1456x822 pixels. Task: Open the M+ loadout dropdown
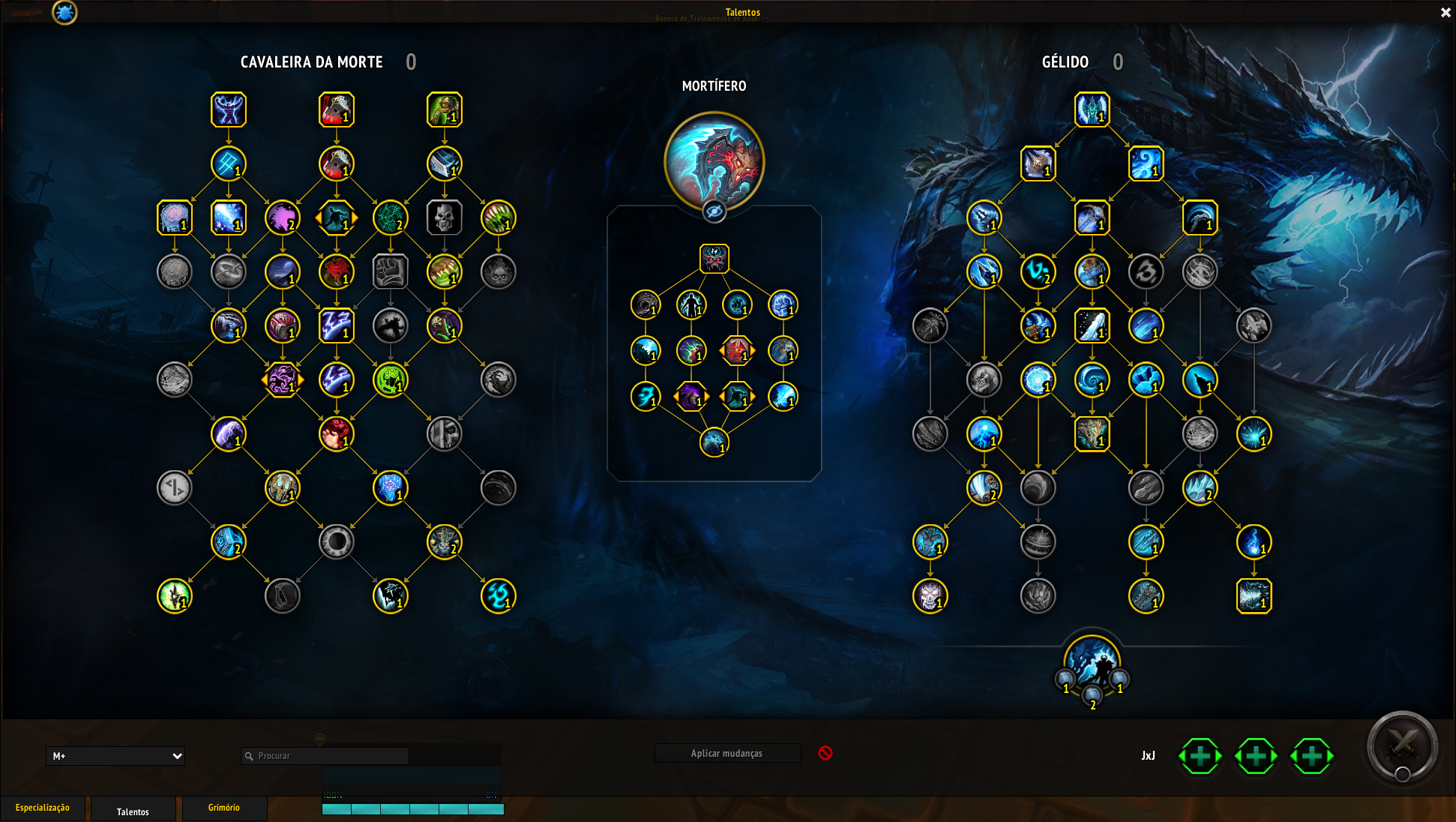click(x=115, y=756)
